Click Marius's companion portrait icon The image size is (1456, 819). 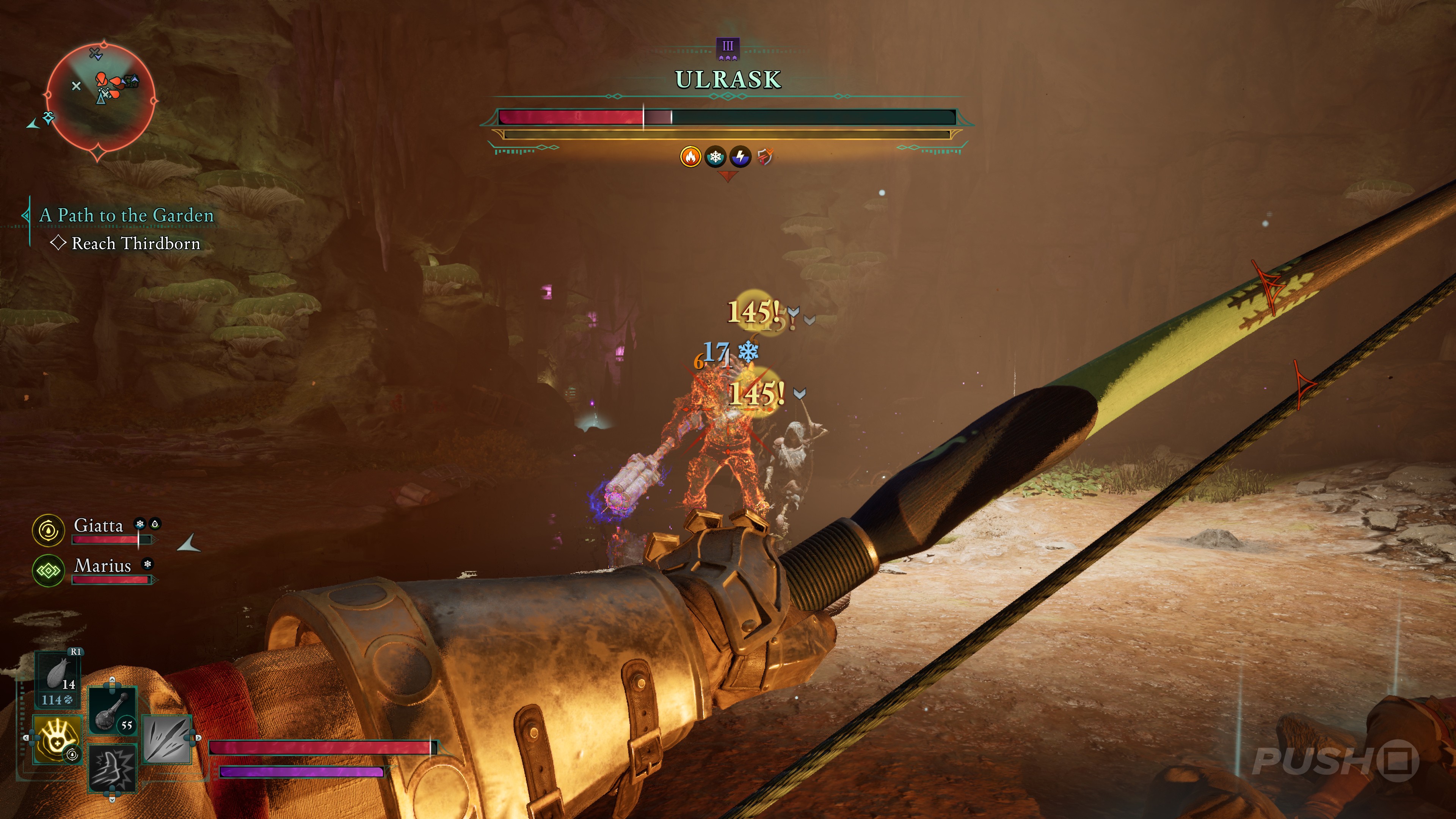click(49, 571)
